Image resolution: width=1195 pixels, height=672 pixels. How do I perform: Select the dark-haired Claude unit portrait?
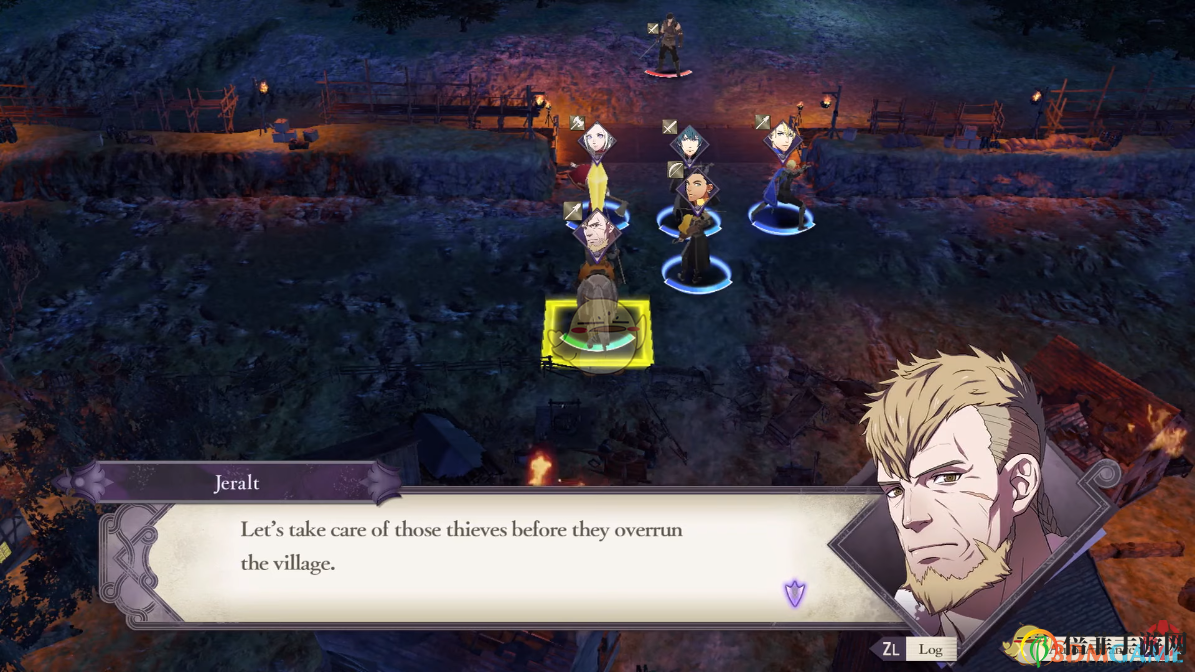pos(696,189)
